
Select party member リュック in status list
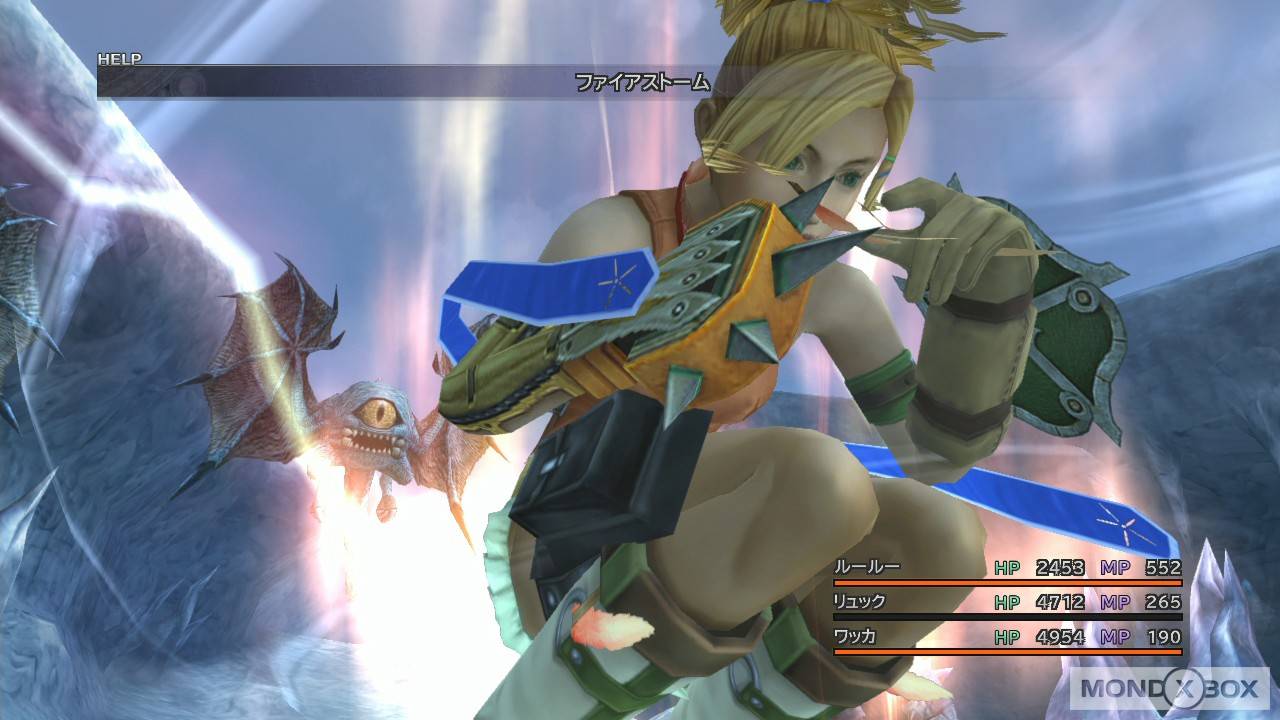pyautogui.click(x=860, y=602)
